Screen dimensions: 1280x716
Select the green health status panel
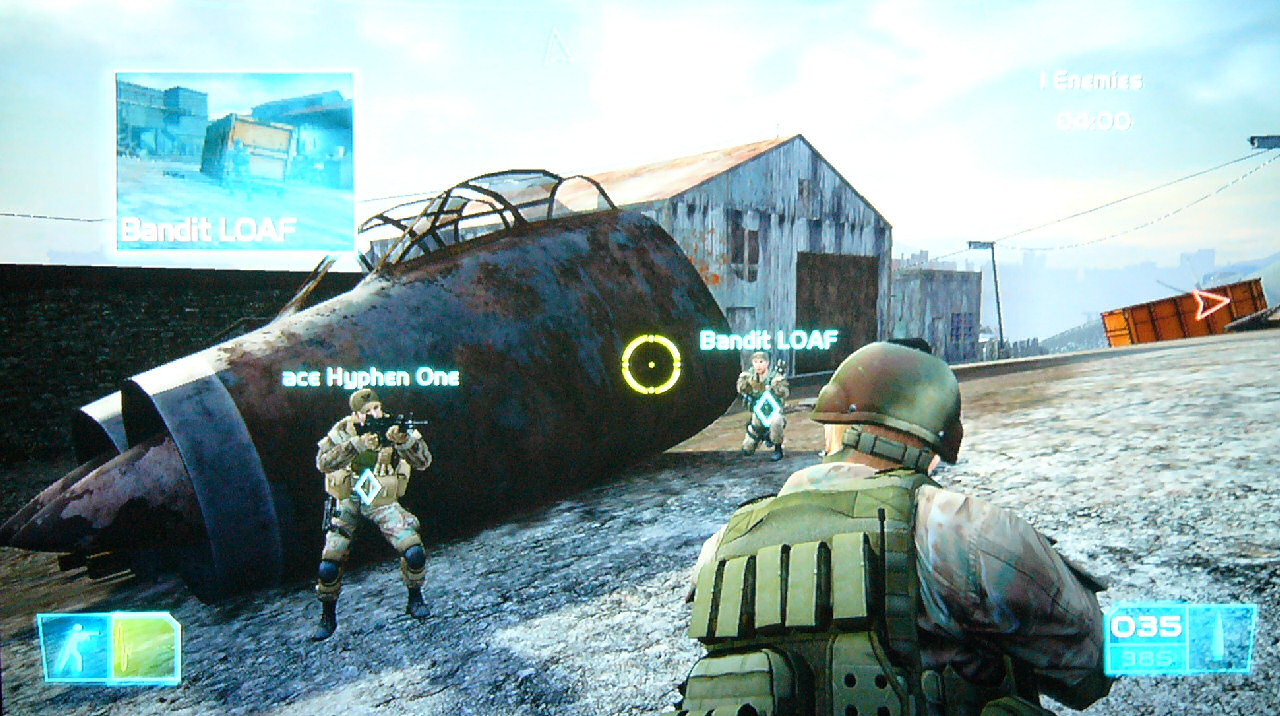point(144,647)
